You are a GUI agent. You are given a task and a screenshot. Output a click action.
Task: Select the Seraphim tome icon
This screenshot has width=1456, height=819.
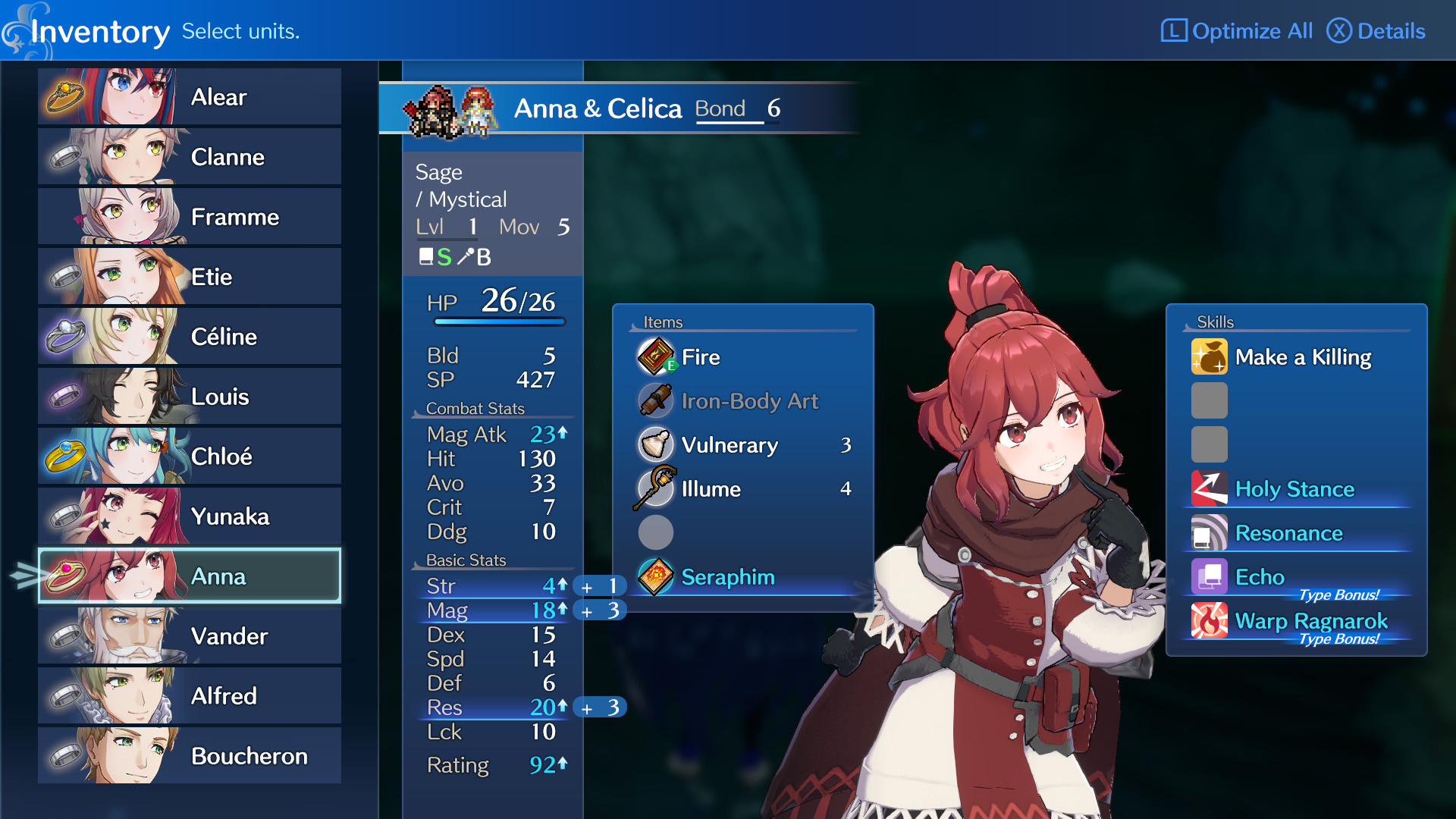pos(656,577)
